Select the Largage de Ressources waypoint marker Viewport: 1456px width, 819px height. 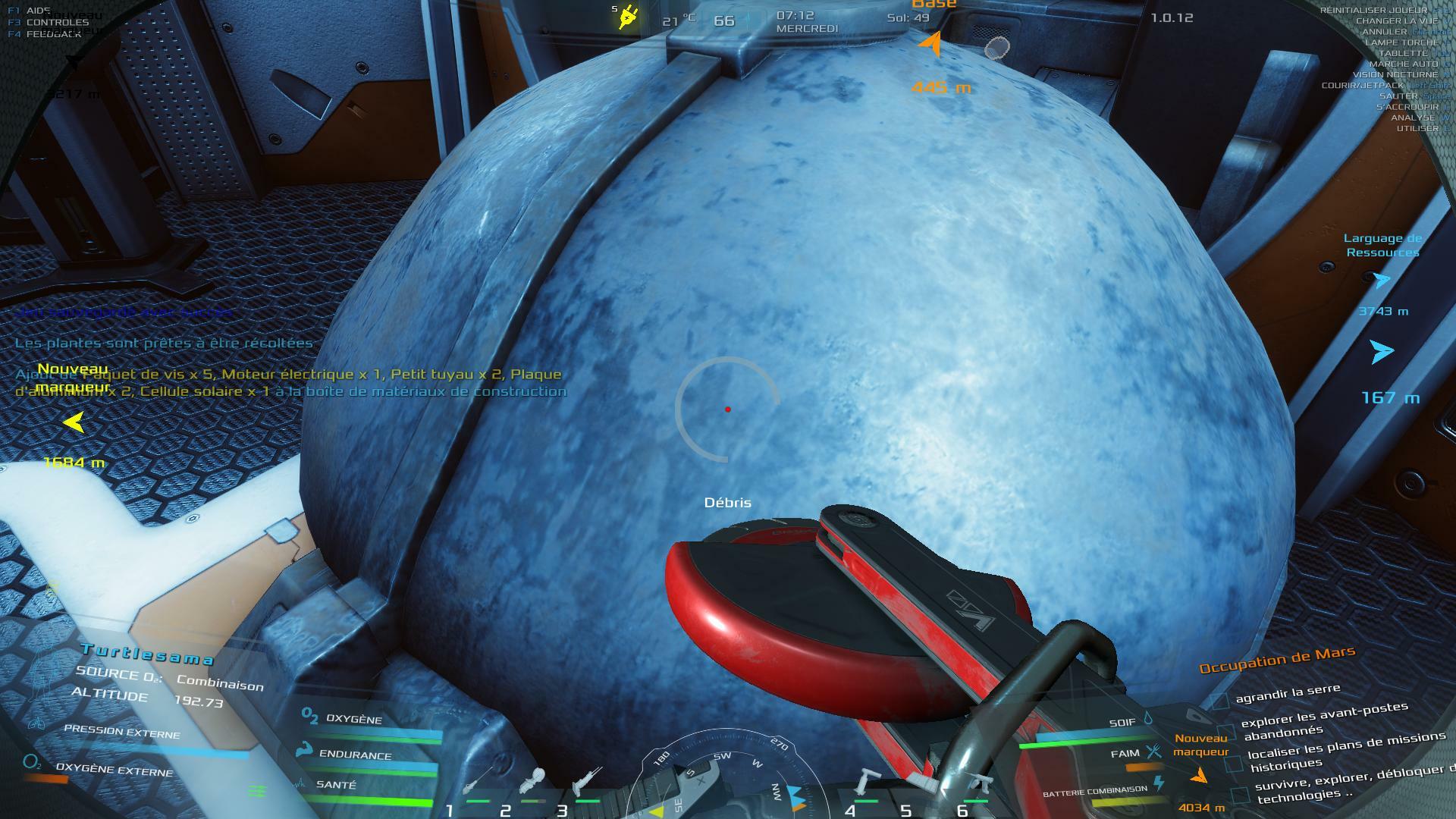point(1382,281)
